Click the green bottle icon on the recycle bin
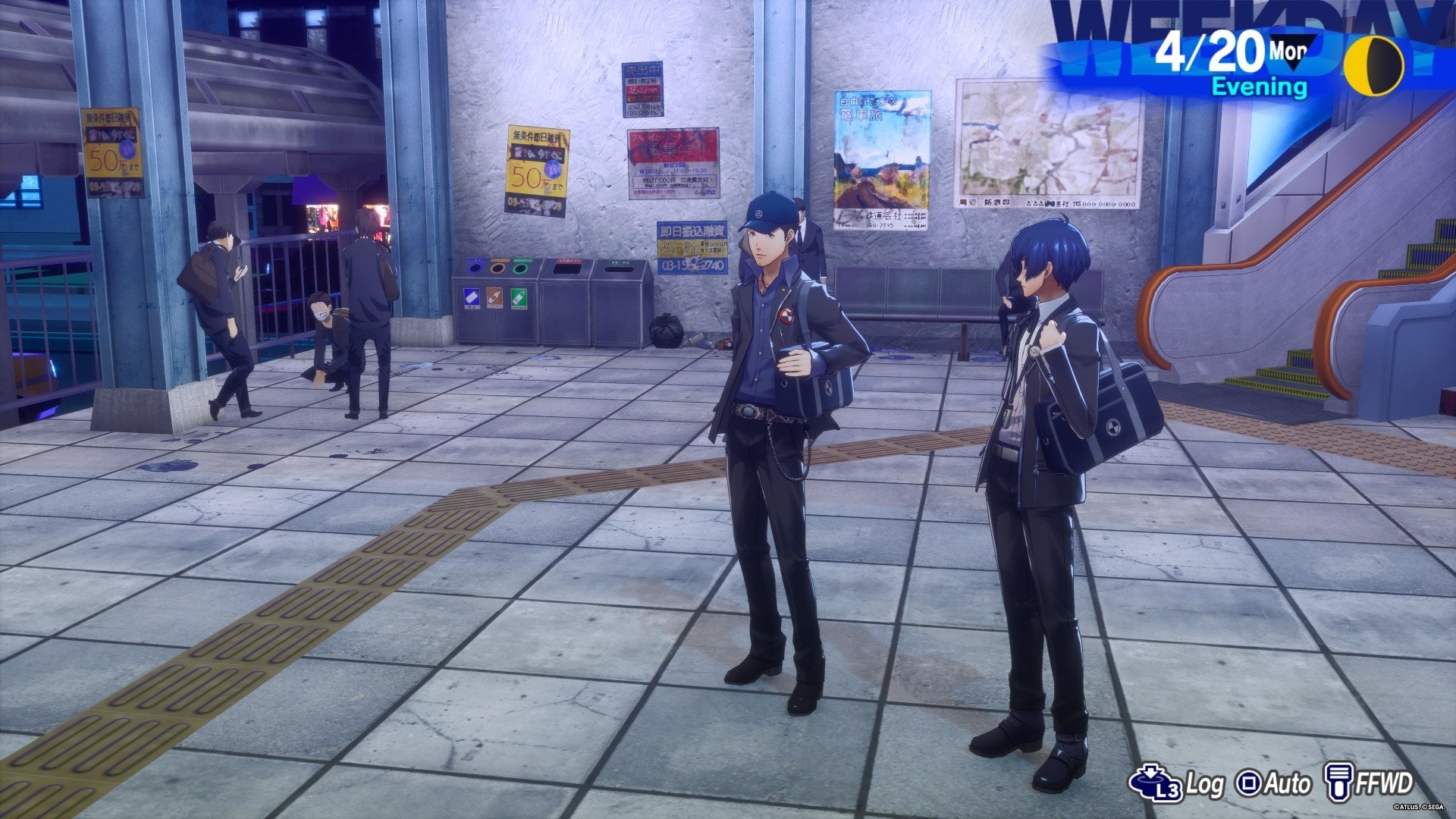Viewport: 1456px width, 819px height. 519,298
